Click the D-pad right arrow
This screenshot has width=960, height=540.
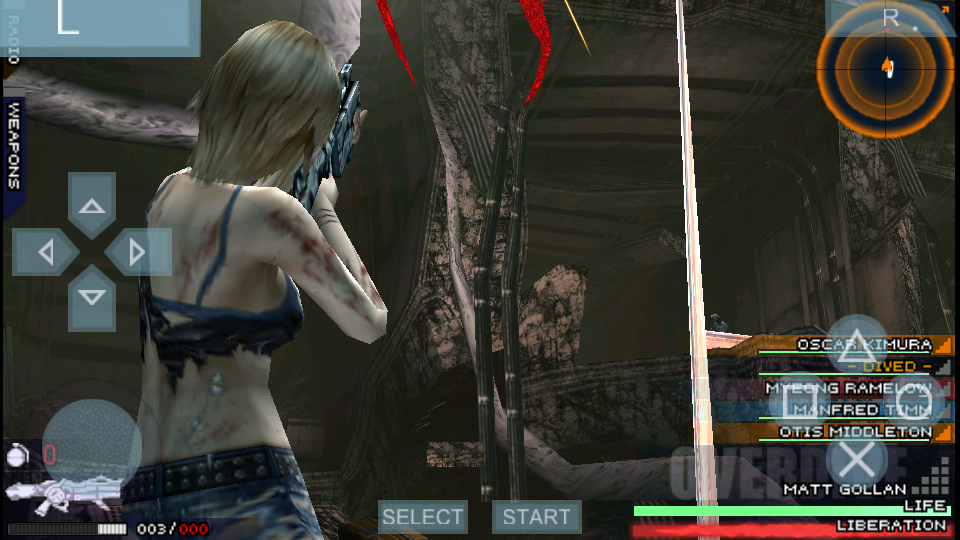pyautogui.click(x=138, y=252)
